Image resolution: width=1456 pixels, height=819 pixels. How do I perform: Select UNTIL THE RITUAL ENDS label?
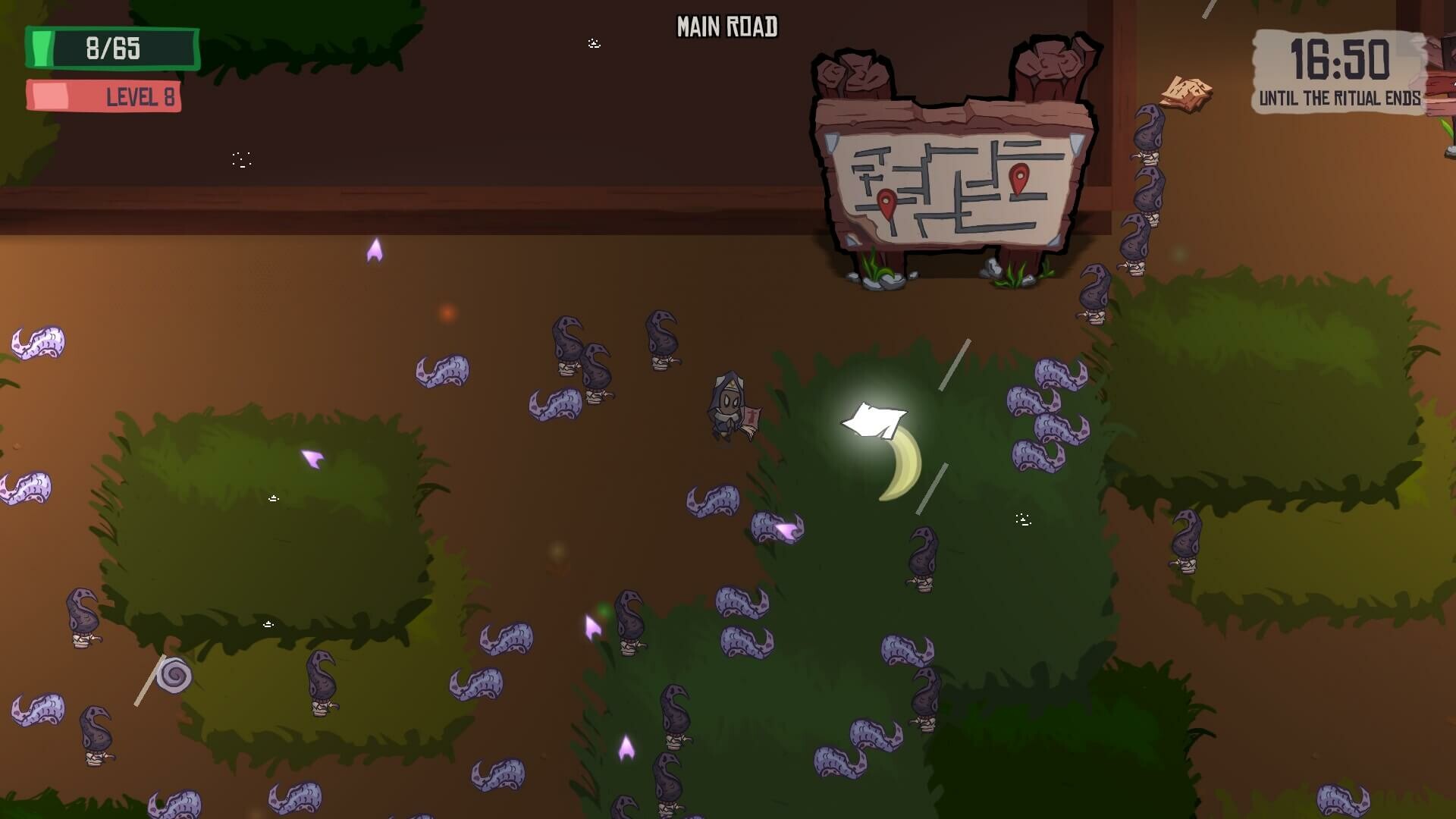point(1341,98)
